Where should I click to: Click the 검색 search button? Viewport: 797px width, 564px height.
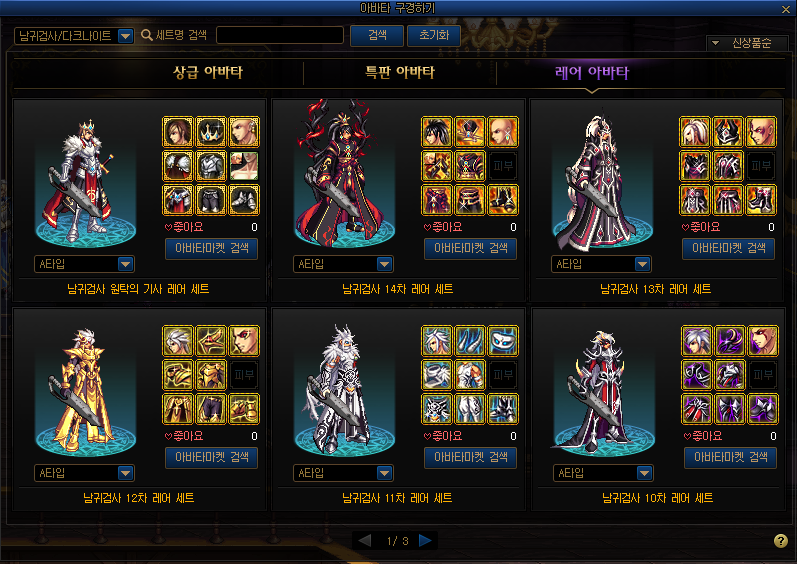coord(377,35)
